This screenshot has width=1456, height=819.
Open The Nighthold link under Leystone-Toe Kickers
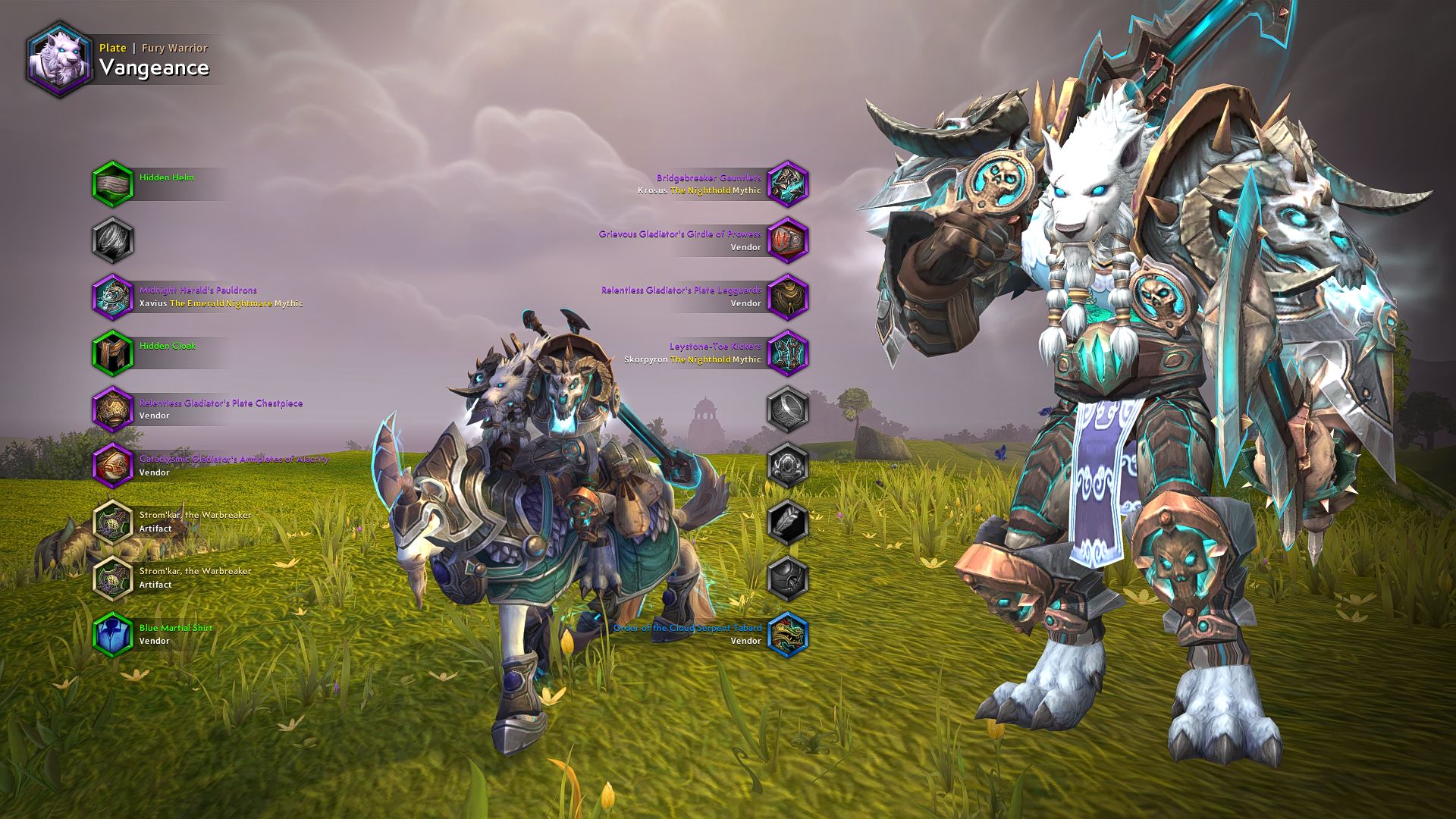click(701, 360)
